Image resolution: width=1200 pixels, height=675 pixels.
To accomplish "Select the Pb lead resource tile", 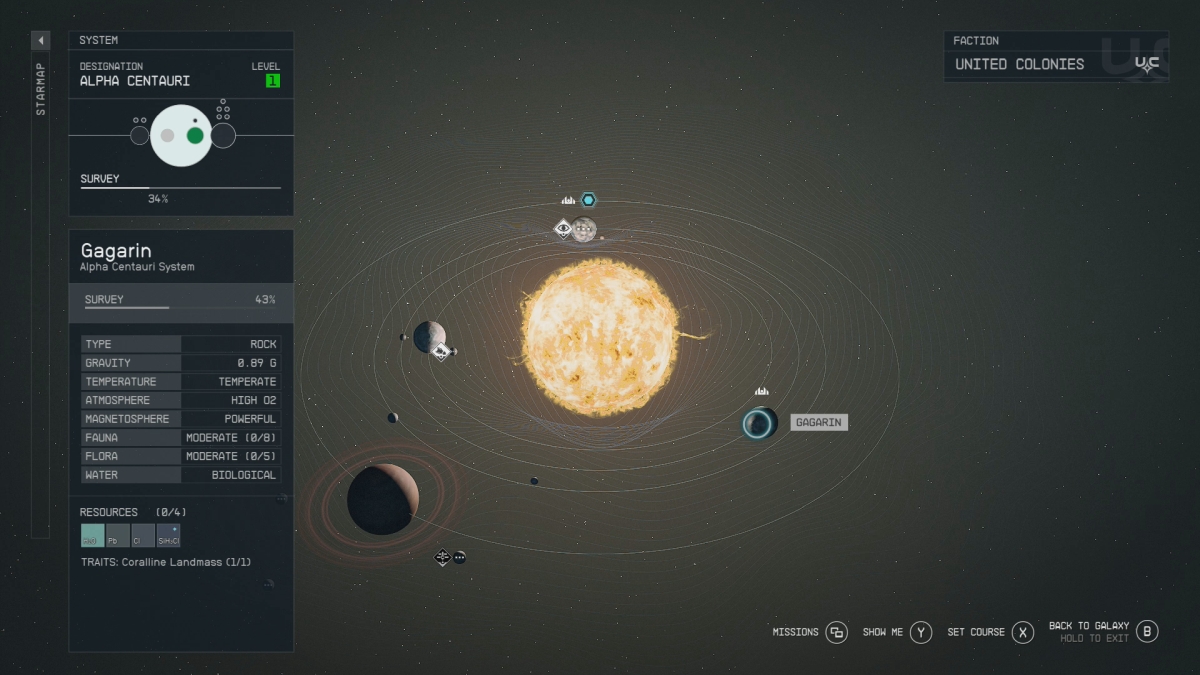I will [118, 536].
